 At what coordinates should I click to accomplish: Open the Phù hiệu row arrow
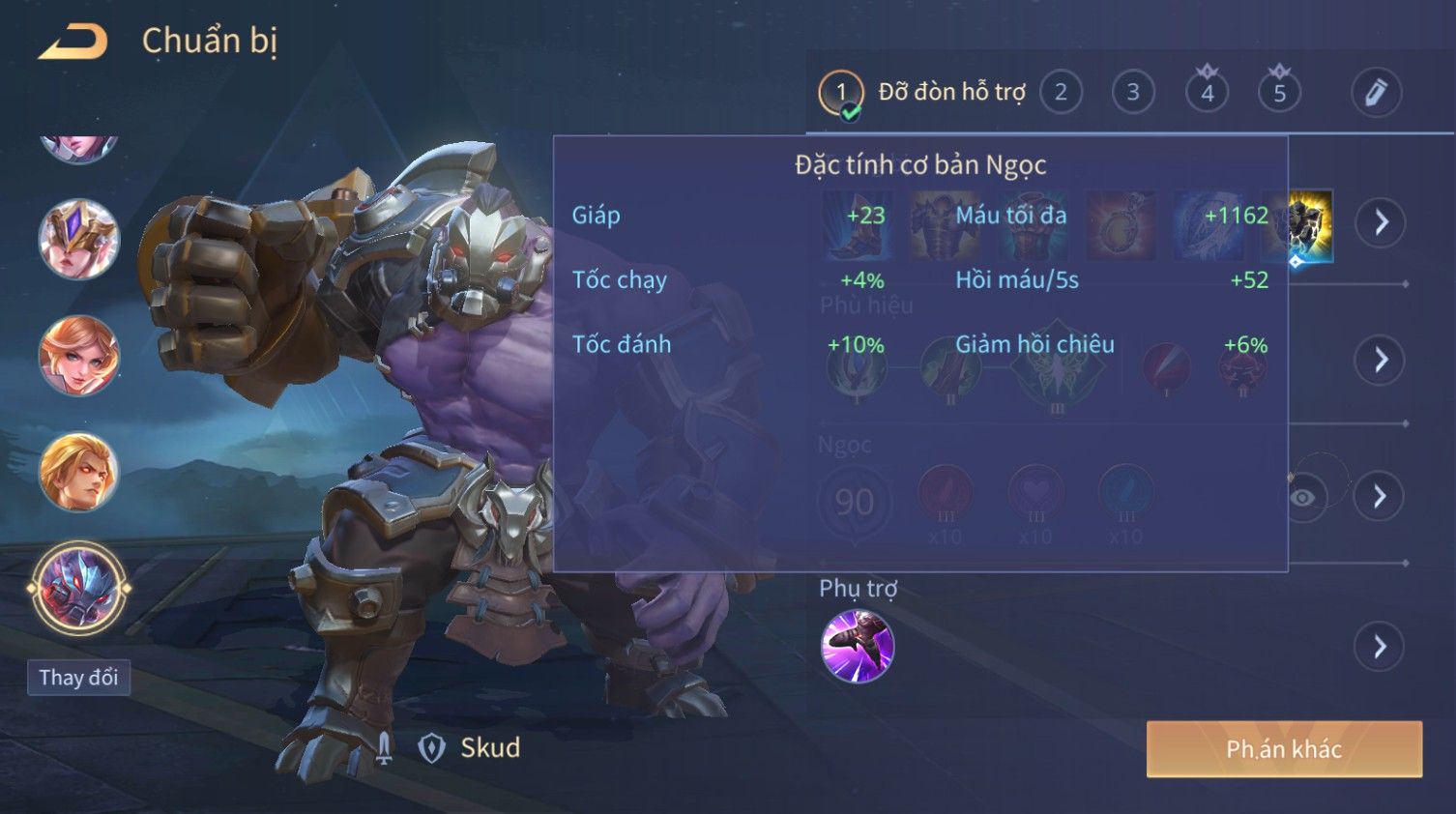(x=1380, y=360)
